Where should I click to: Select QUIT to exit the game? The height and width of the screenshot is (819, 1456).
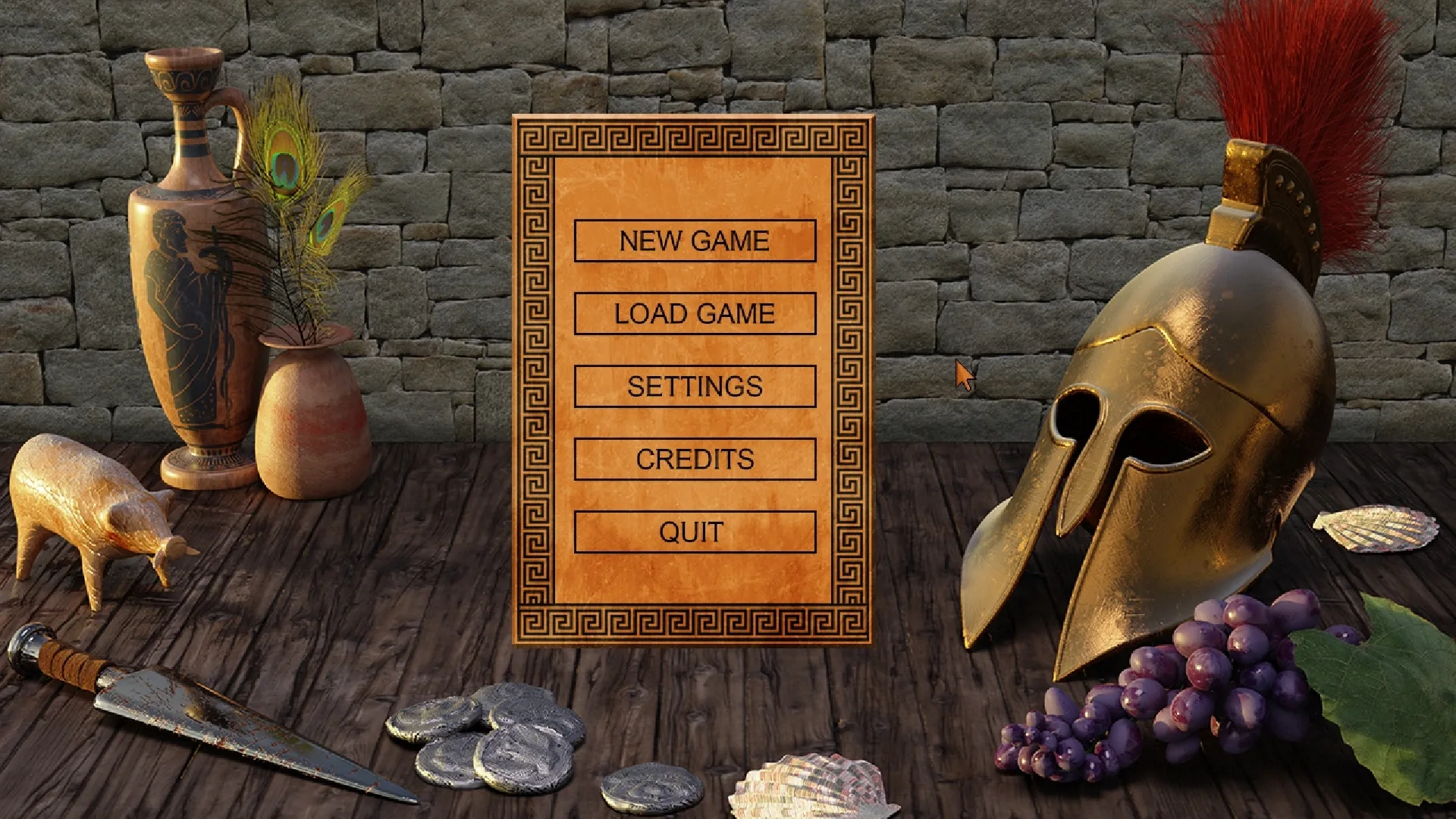point(695,531)
